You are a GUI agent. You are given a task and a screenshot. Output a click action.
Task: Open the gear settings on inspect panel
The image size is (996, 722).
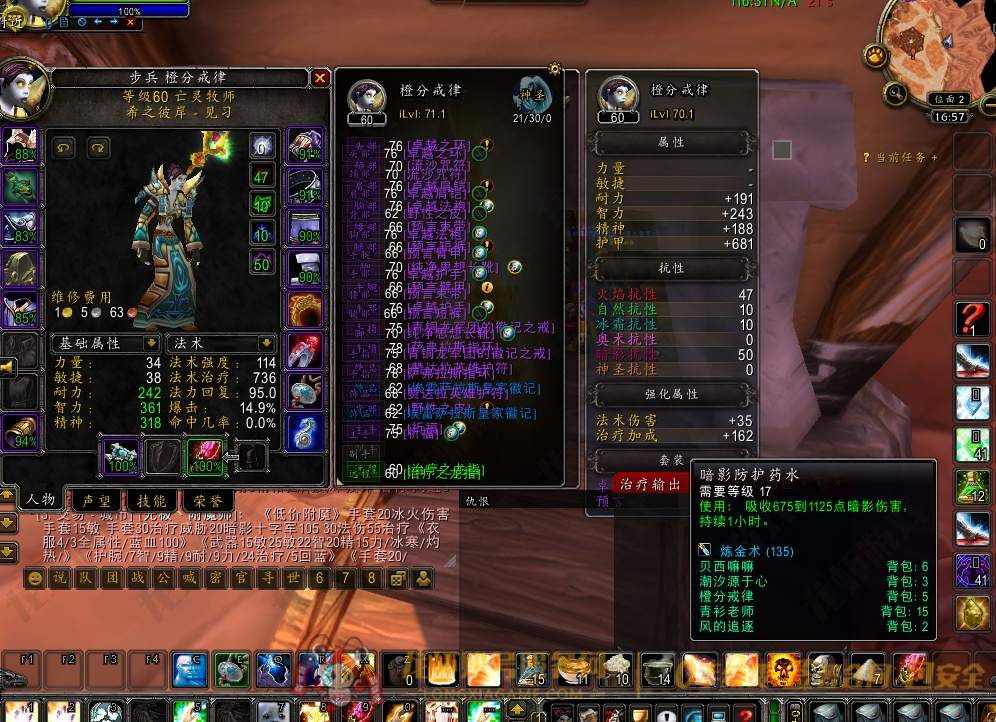(x=555, y=70)
